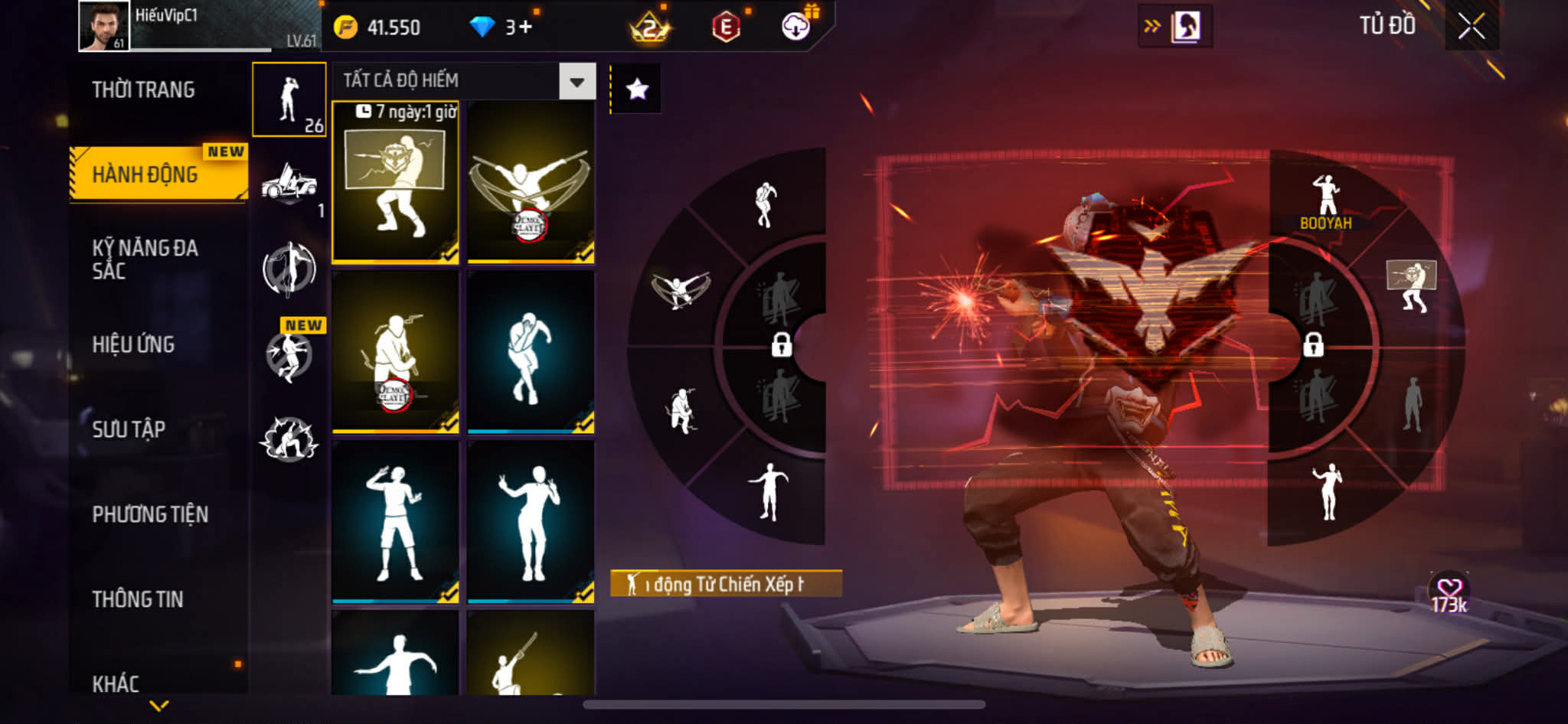
Task: Open the HIỆU ỨNG category
Action: point(134,344)
